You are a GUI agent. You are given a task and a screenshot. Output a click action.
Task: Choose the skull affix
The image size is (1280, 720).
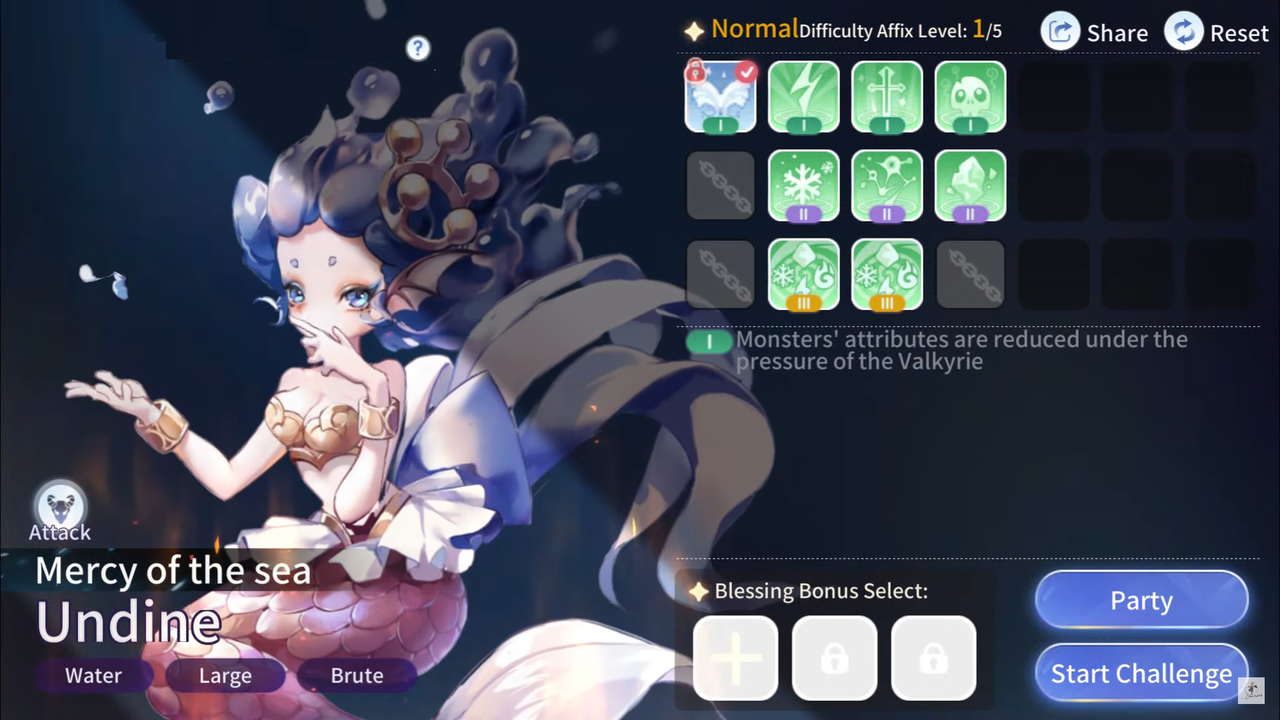[970, 97]
